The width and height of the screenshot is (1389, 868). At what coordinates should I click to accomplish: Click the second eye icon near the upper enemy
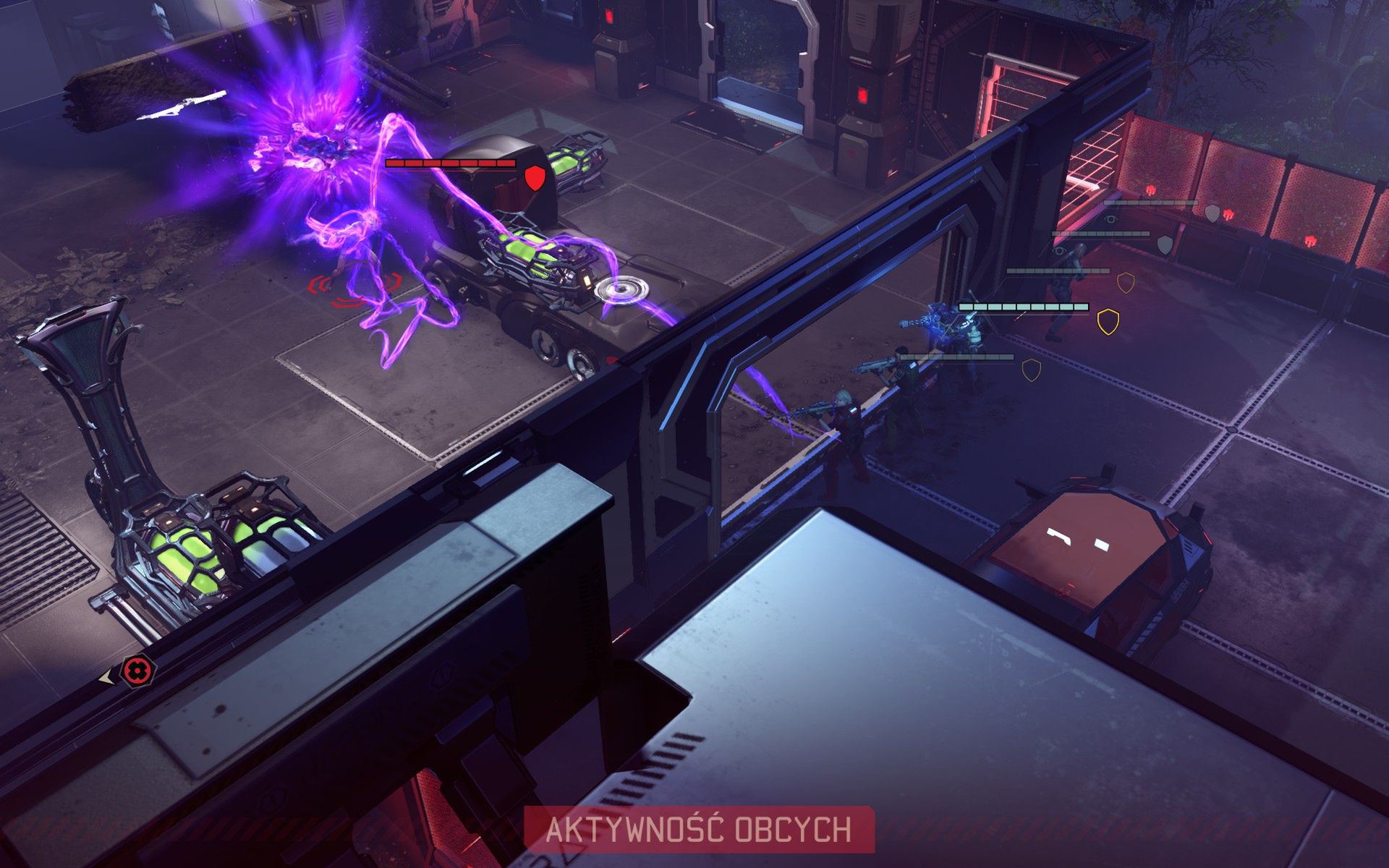[x=1058, y=251]
